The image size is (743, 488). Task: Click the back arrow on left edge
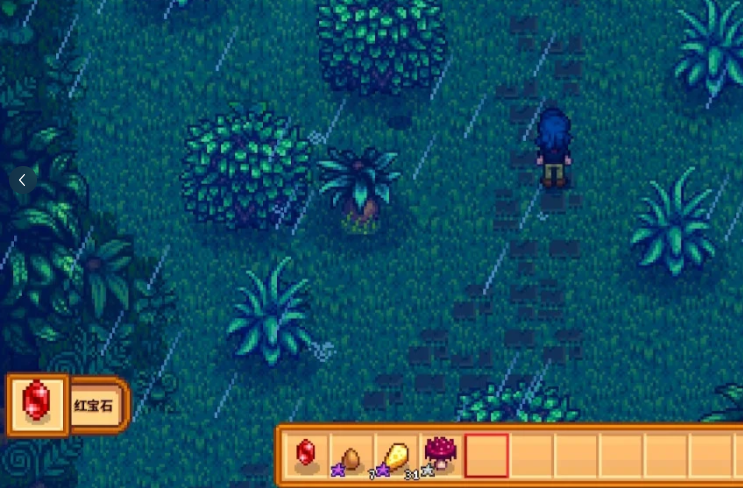(x=22, y=180)
